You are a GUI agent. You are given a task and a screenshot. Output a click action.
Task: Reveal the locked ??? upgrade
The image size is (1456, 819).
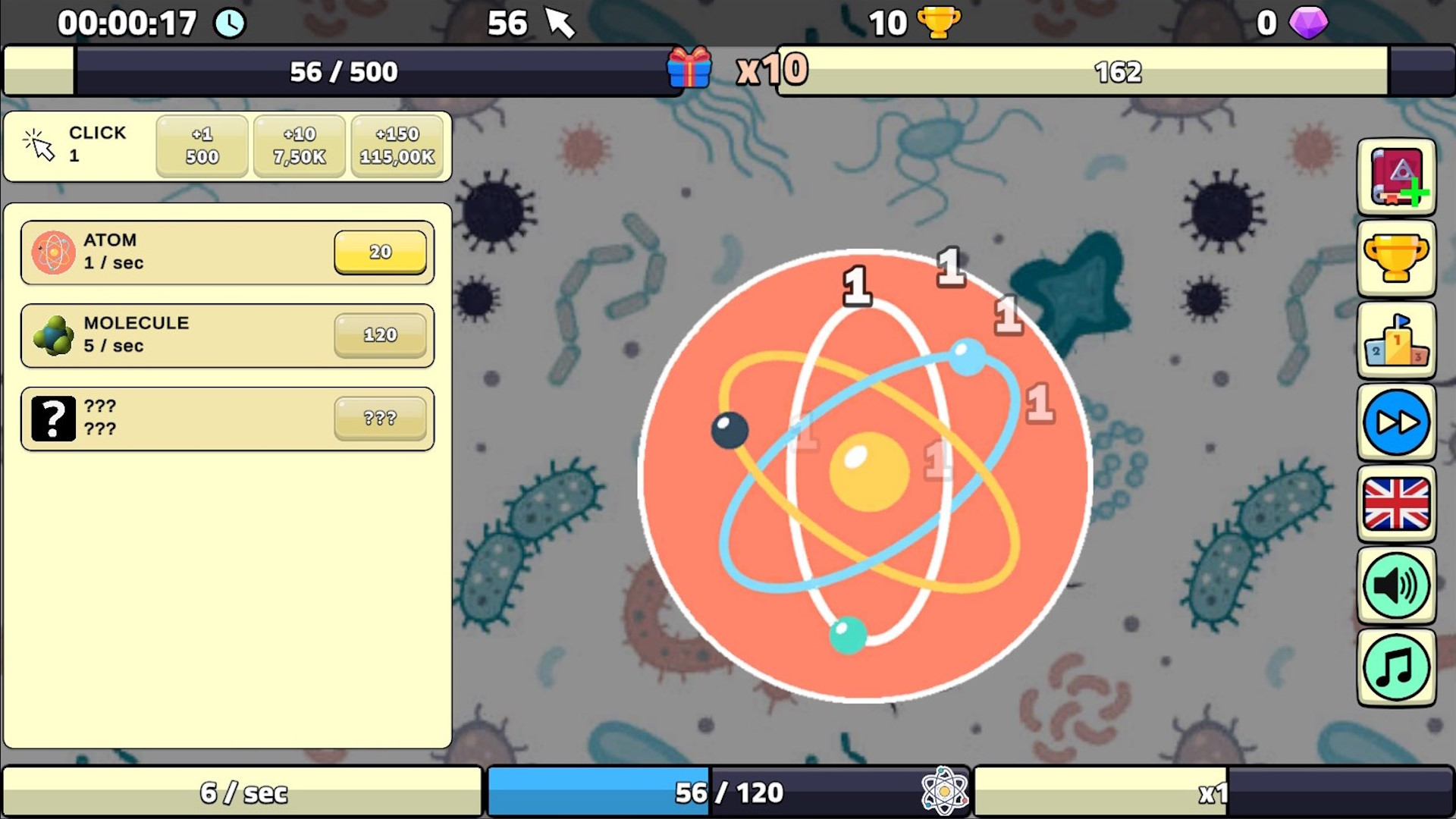tap(226, 418)
